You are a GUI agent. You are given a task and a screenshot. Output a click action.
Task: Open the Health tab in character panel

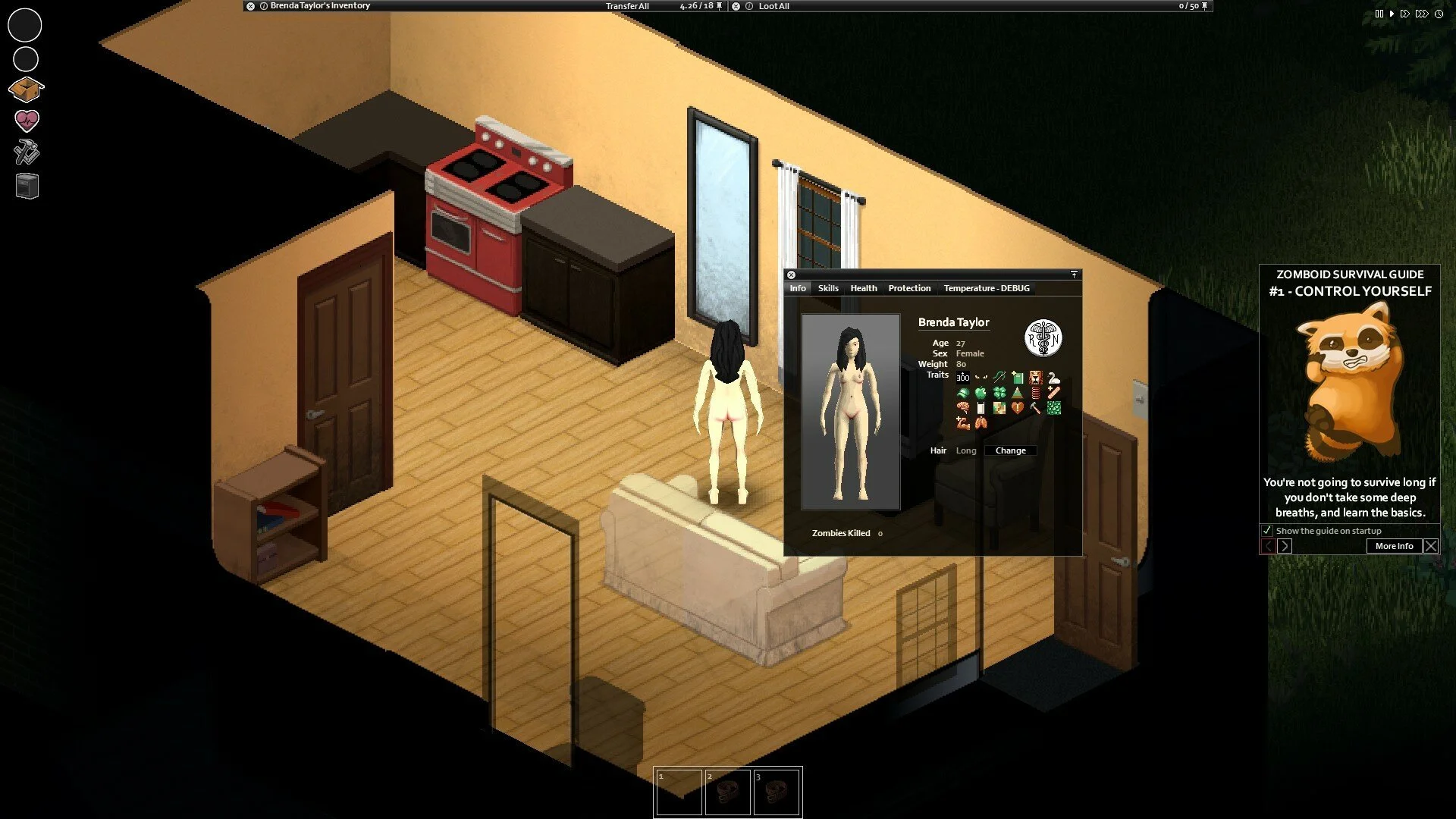point(863,288)
